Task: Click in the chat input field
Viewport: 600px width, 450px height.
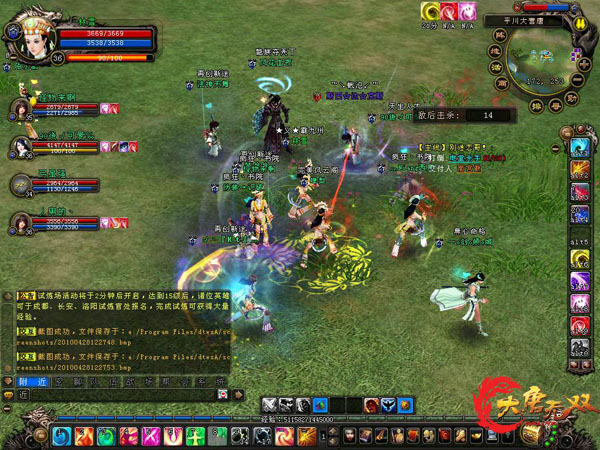Action: (120, 395)
